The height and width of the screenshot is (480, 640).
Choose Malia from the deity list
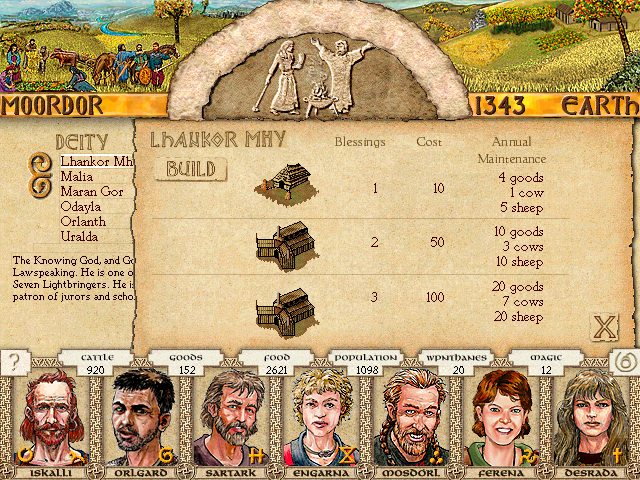77,176
